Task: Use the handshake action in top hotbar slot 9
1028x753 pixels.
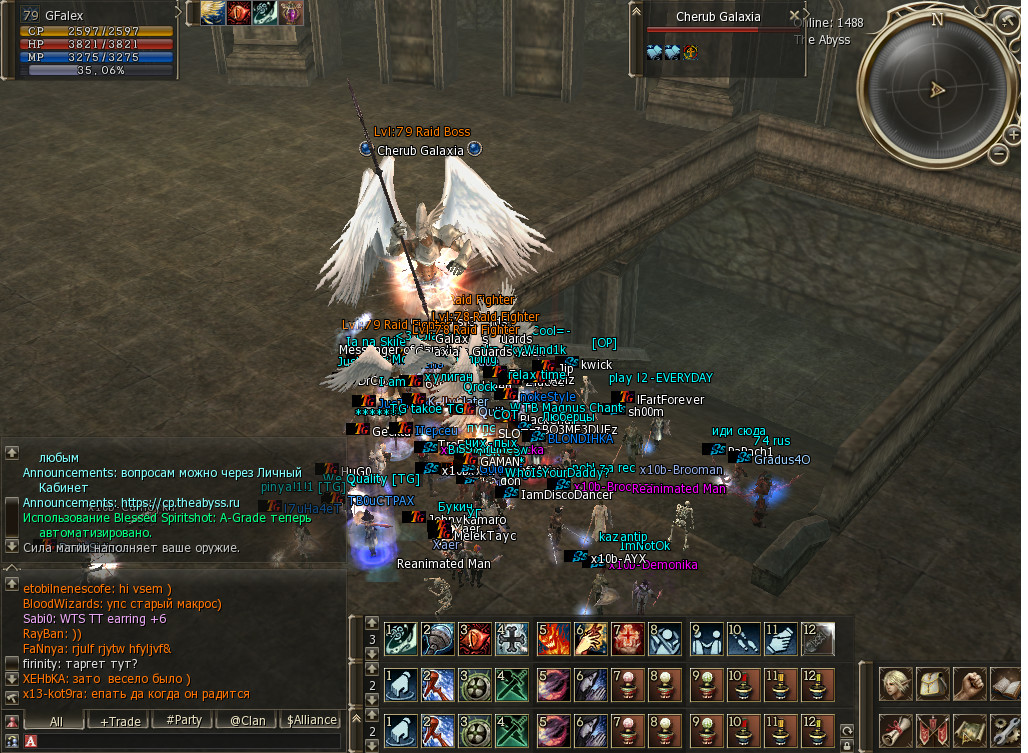Action: pyautogui.click(x=705, y=637)
